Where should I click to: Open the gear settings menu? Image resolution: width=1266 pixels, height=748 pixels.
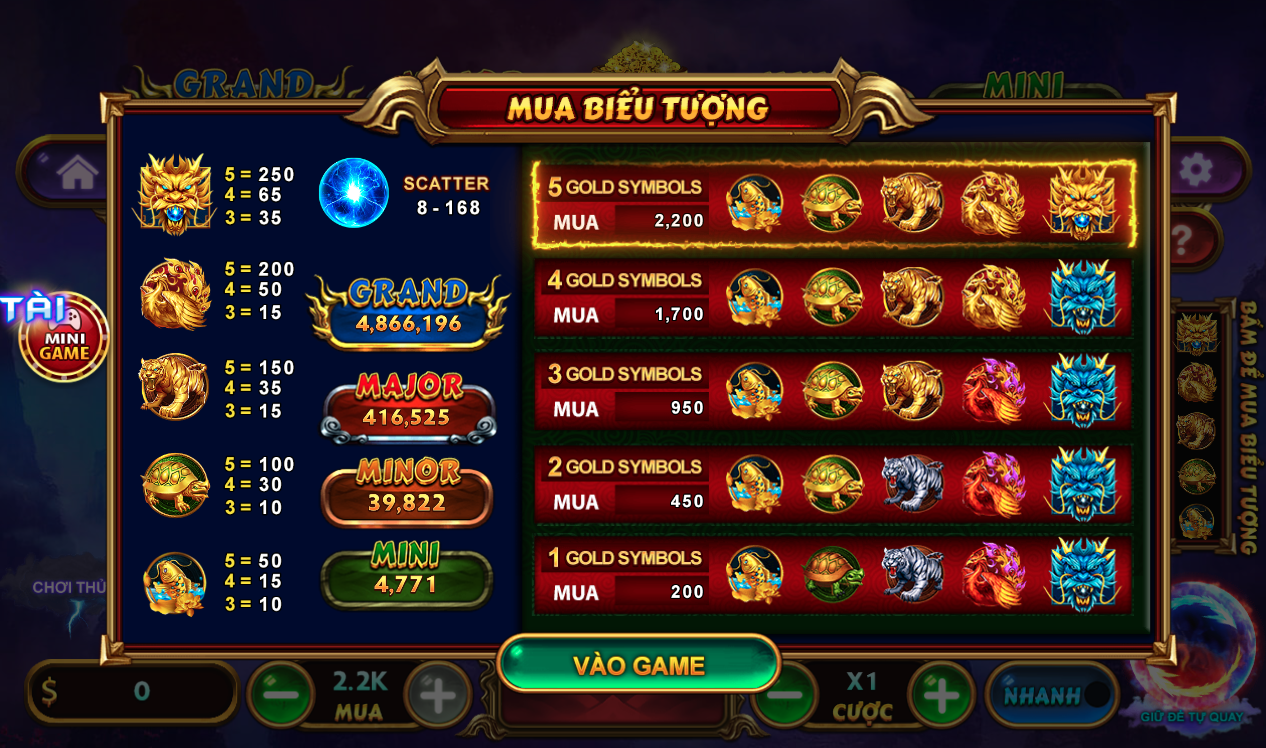pyautogui.click(x=1195, y=170)
